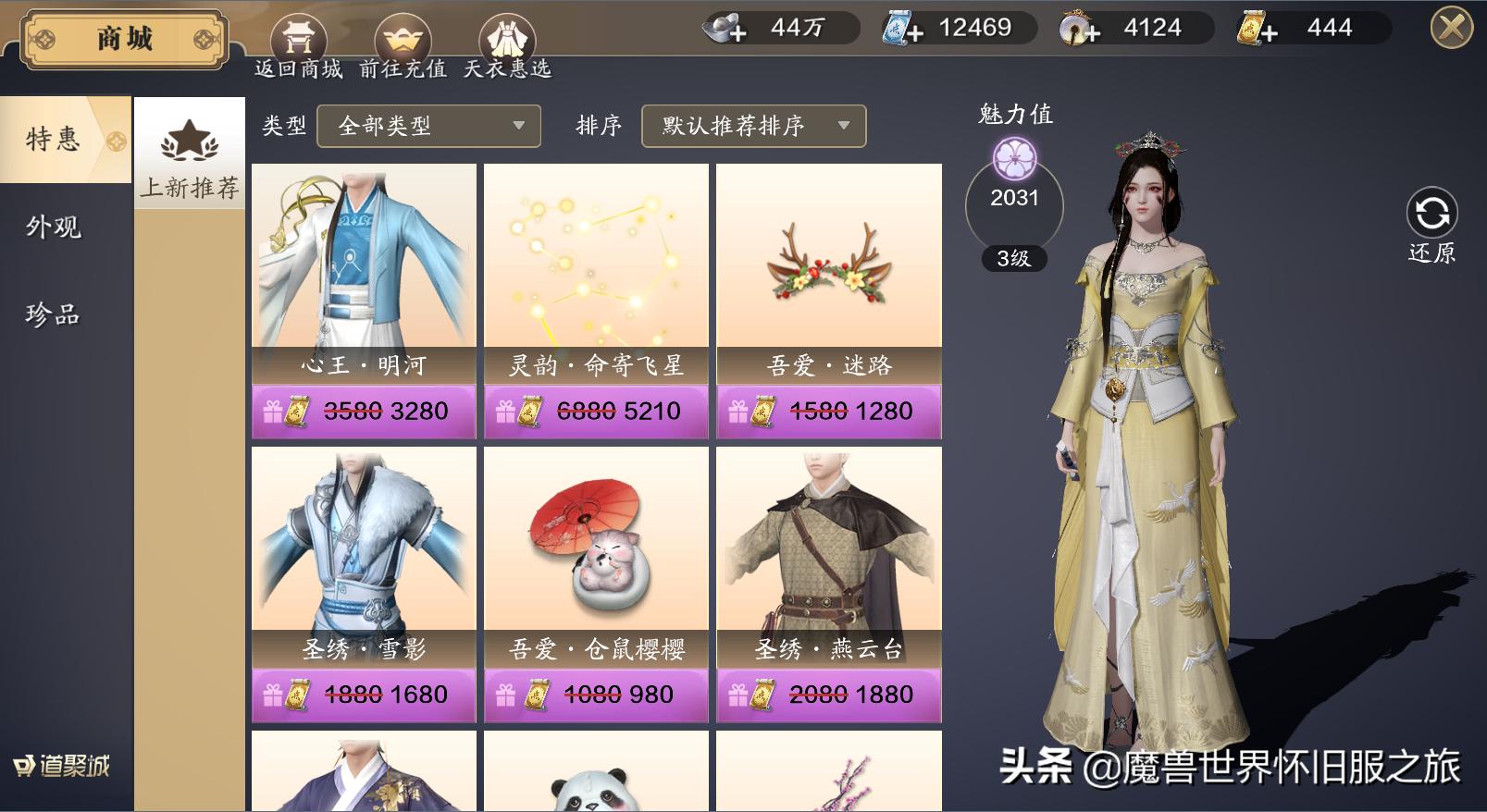The width and height of the screenshot is (1487, 812).
Task: Open the dropdown arrow beside 排序
Action: click(841, 127)
